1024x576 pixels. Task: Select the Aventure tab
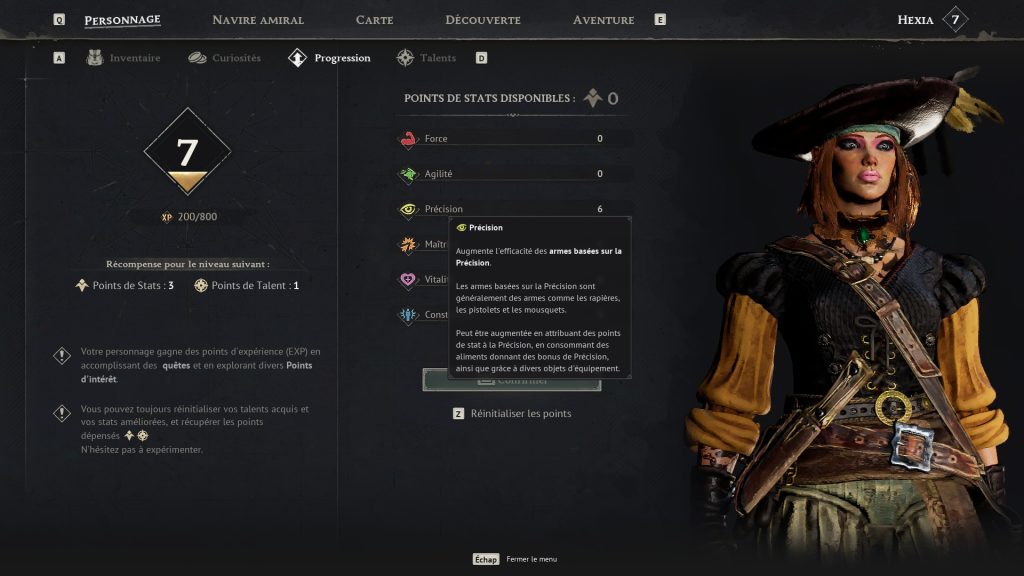pyautogui.click(x=603, y=20)
